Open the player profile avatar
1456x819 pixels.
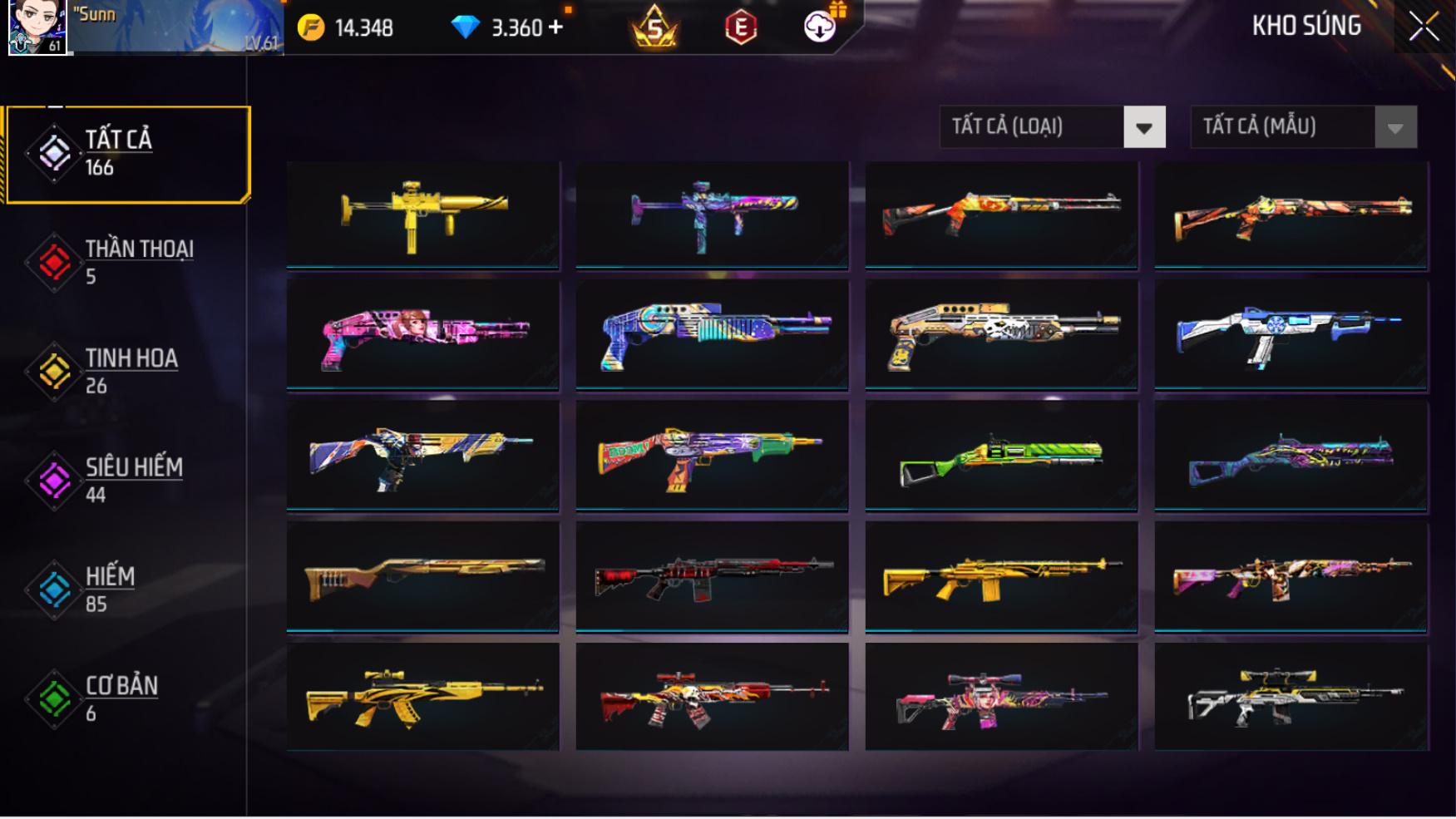[x=37, y=27]
